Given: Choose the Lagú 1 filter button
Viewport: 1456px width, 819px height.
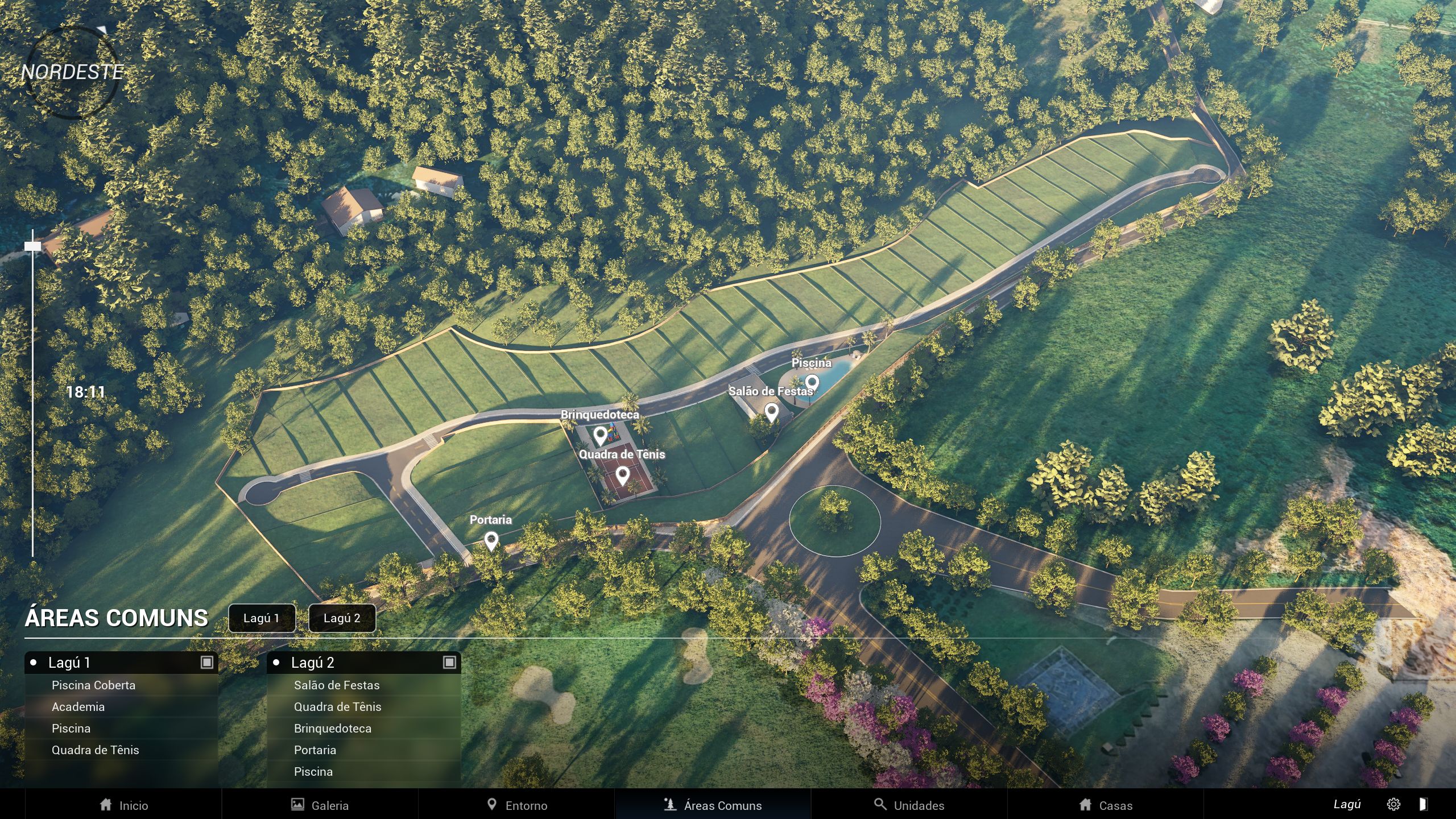Looking at the screenshot, I should 262,618.
